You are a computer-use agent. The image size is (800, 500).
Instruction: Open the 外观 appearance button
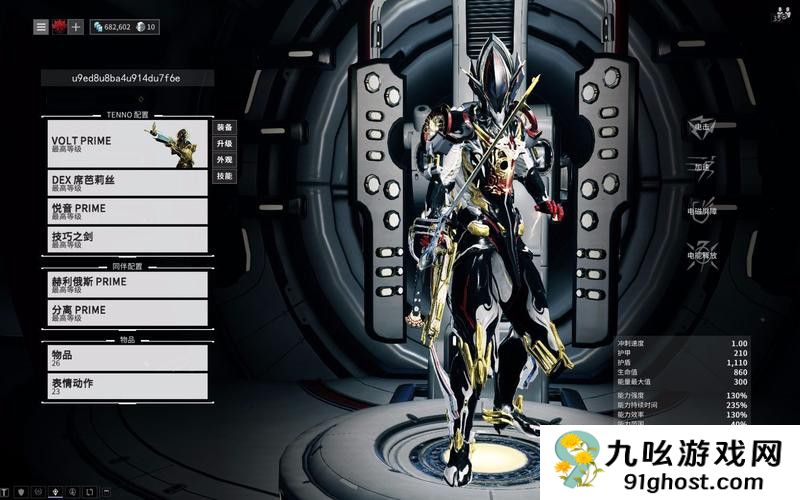point(224,159)
